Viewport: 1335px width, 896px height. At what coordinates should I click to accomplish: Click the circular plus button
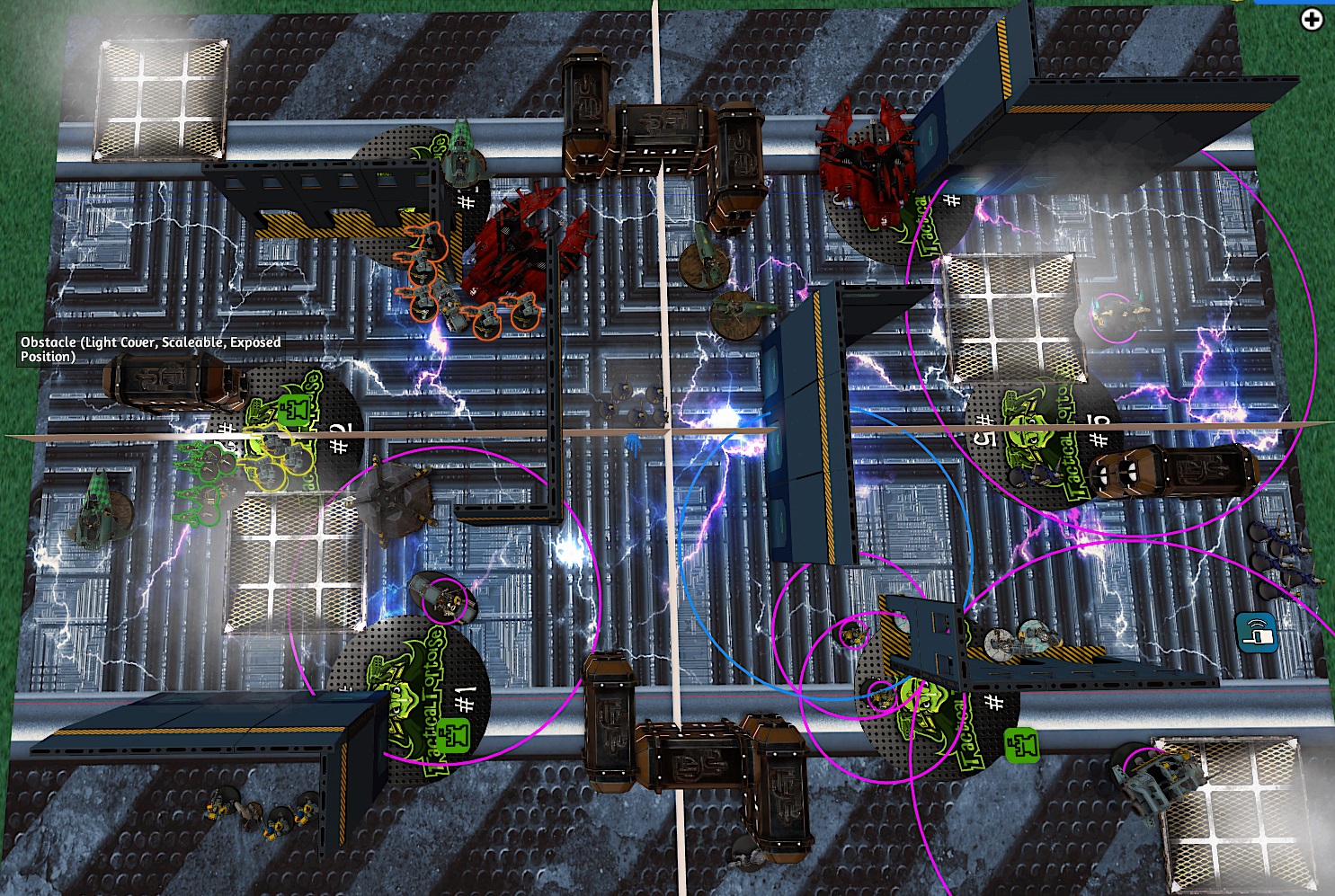coord(1312,19)
